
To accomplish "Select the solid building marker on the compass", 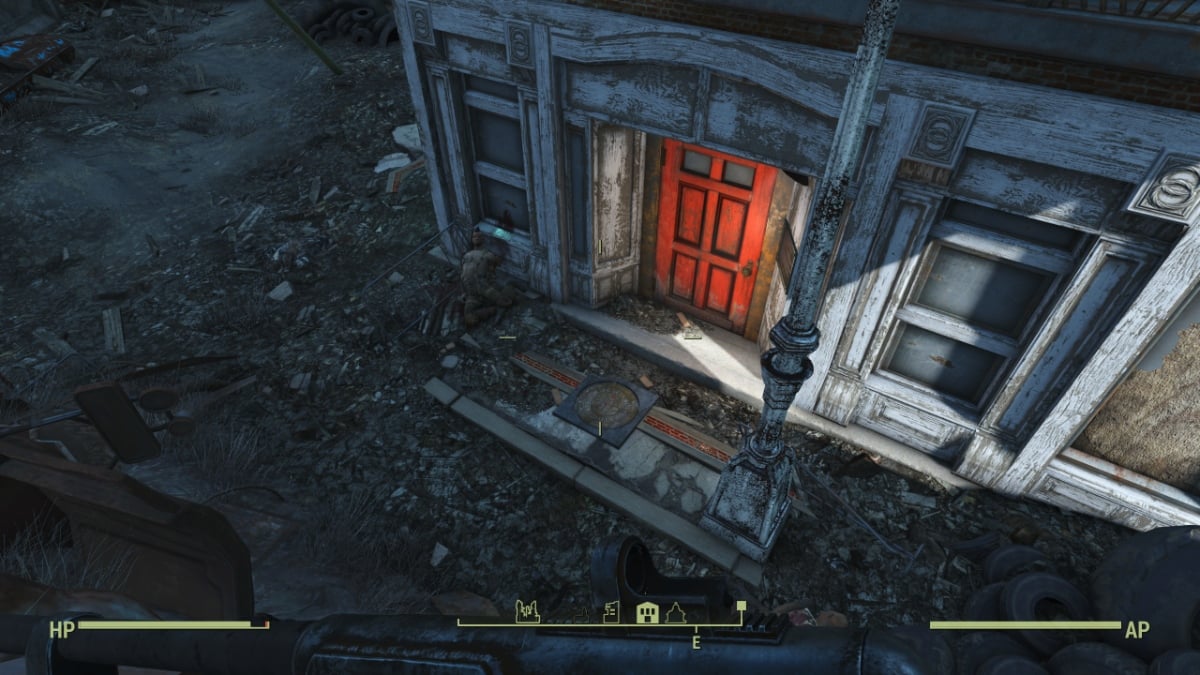I will 647,612.
